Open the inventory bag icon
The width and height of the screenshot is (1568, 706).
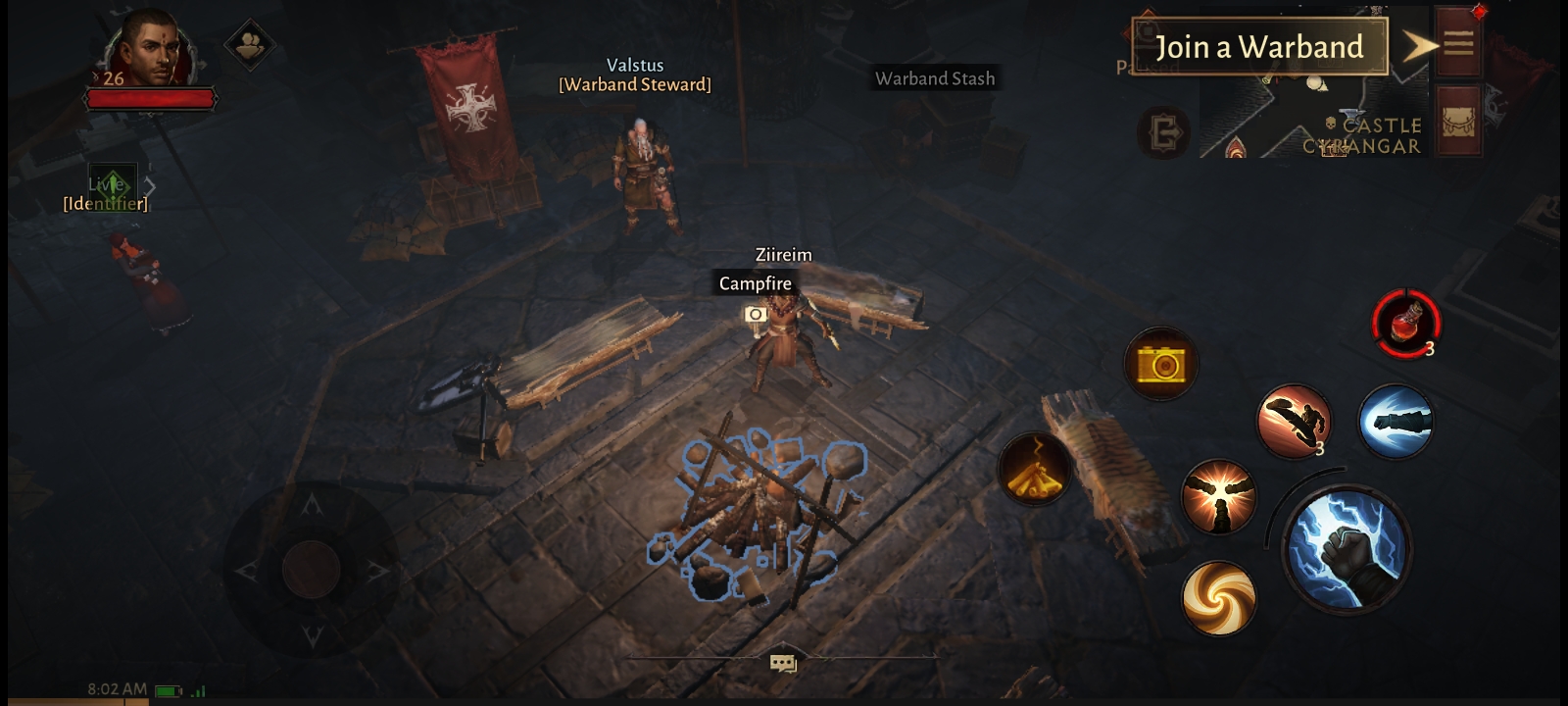pyautogui.click(x=1458, y=122)
